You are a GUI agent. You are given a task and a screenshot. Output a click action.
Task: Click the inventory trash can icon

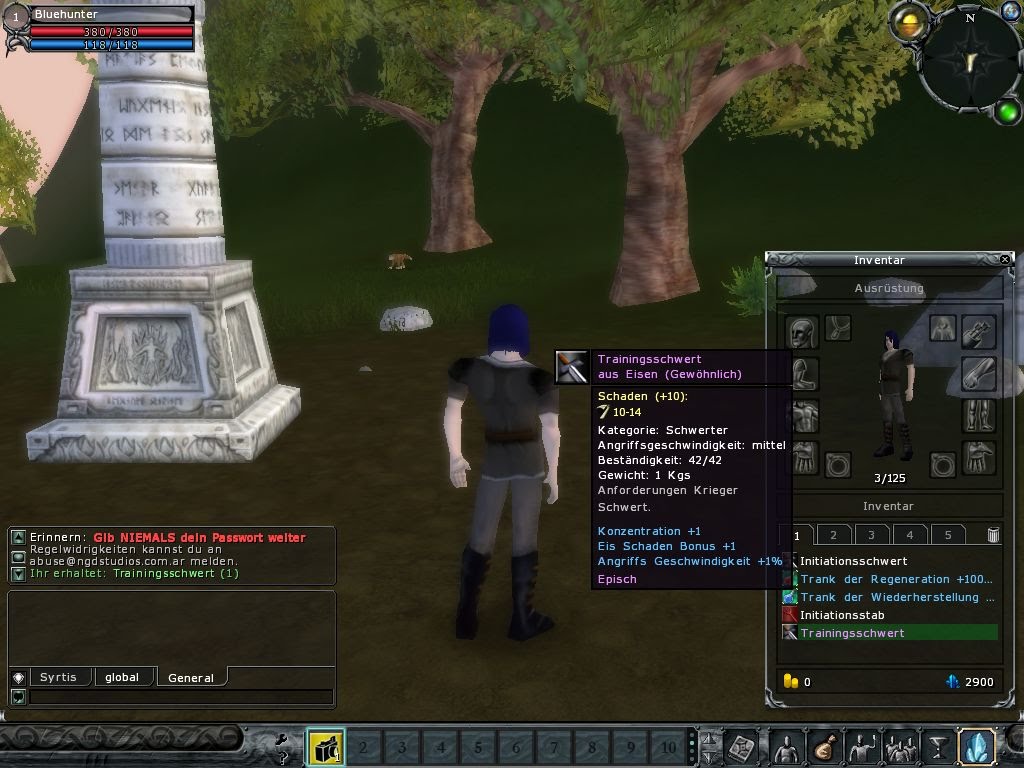coord(993,535)
